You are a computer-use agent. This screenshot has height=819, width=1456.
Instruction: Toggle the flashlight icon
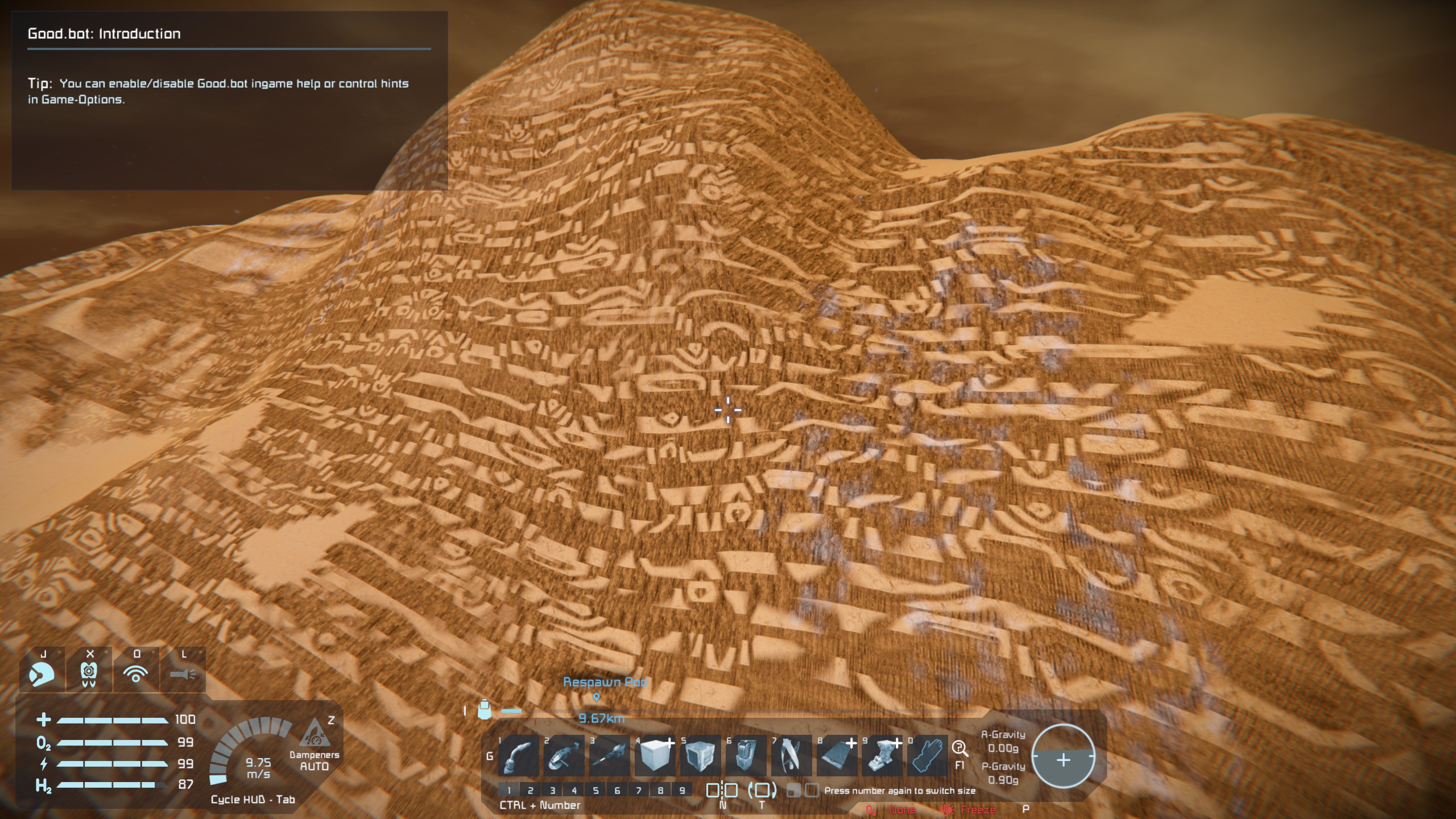click(x=183, y=675)
